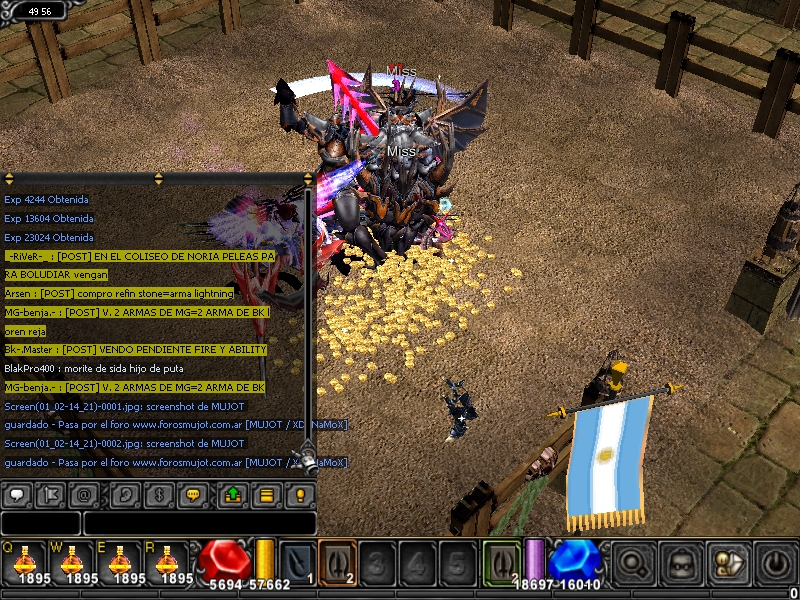Screen dimensions: 800x600
Task: Click the power icon system button
Action: 777,562
